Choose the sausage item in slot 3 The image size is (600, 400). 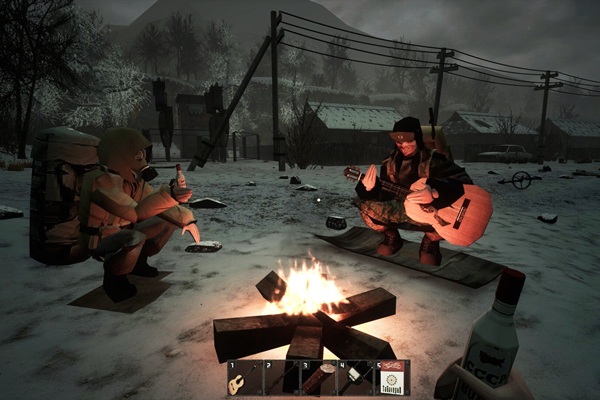(x=317, y=378)
